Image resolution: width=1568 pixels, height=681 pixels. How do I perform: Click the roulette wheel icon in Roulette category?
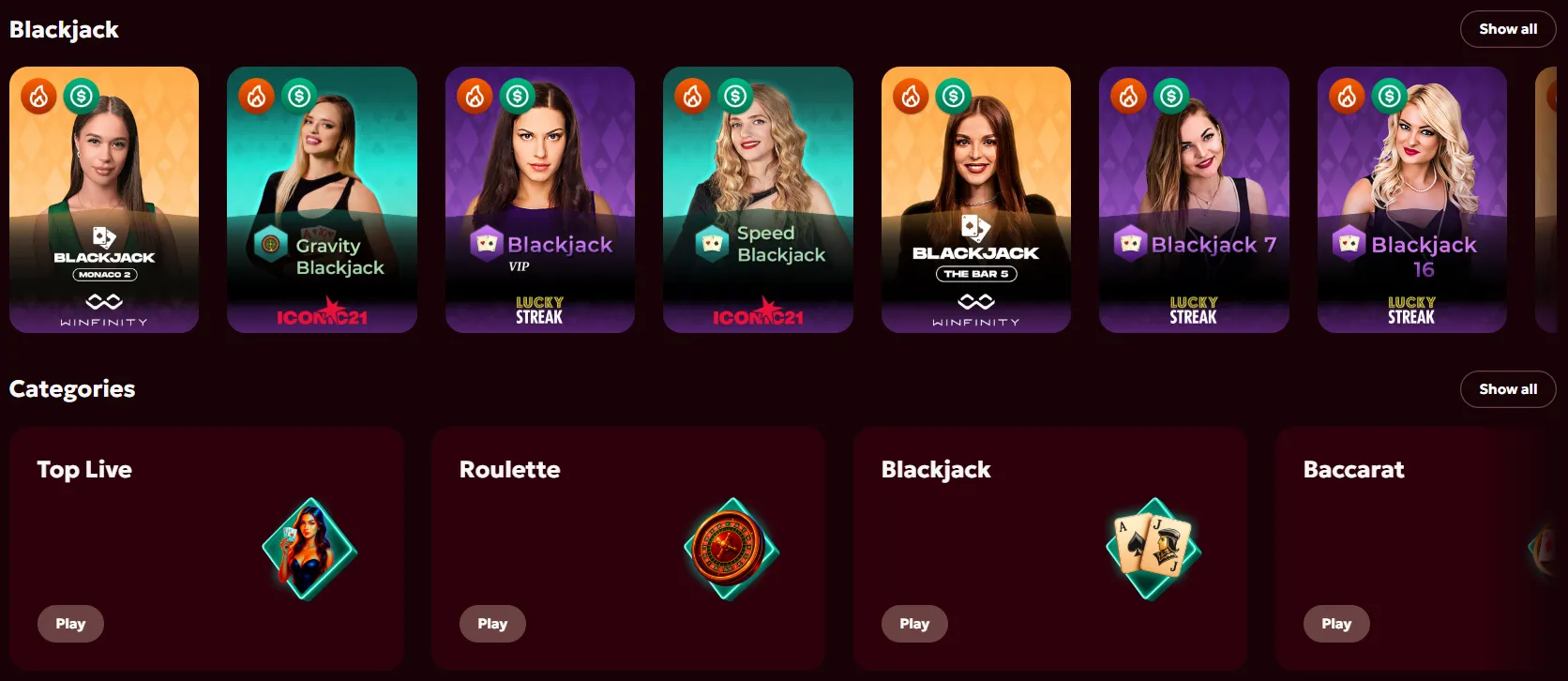pyautogui.click(x=730, y=548)
